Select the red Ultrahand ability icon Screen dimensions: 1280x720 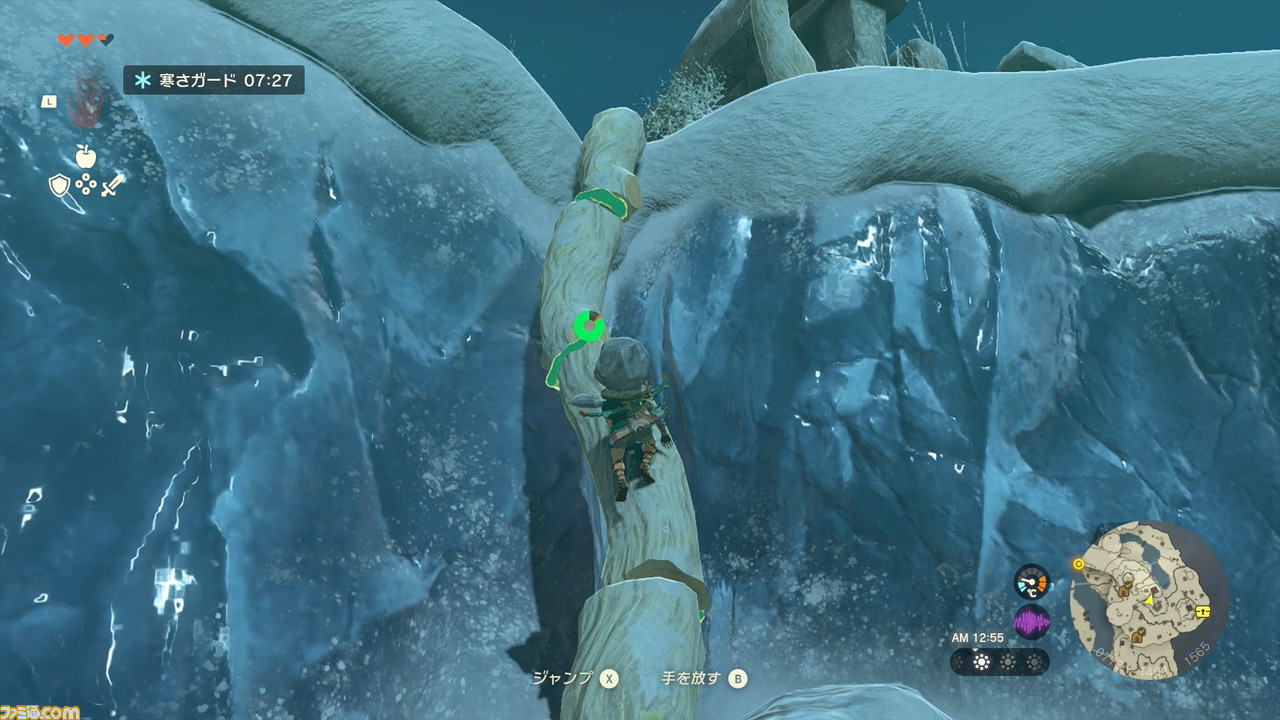tap(88, 101)
